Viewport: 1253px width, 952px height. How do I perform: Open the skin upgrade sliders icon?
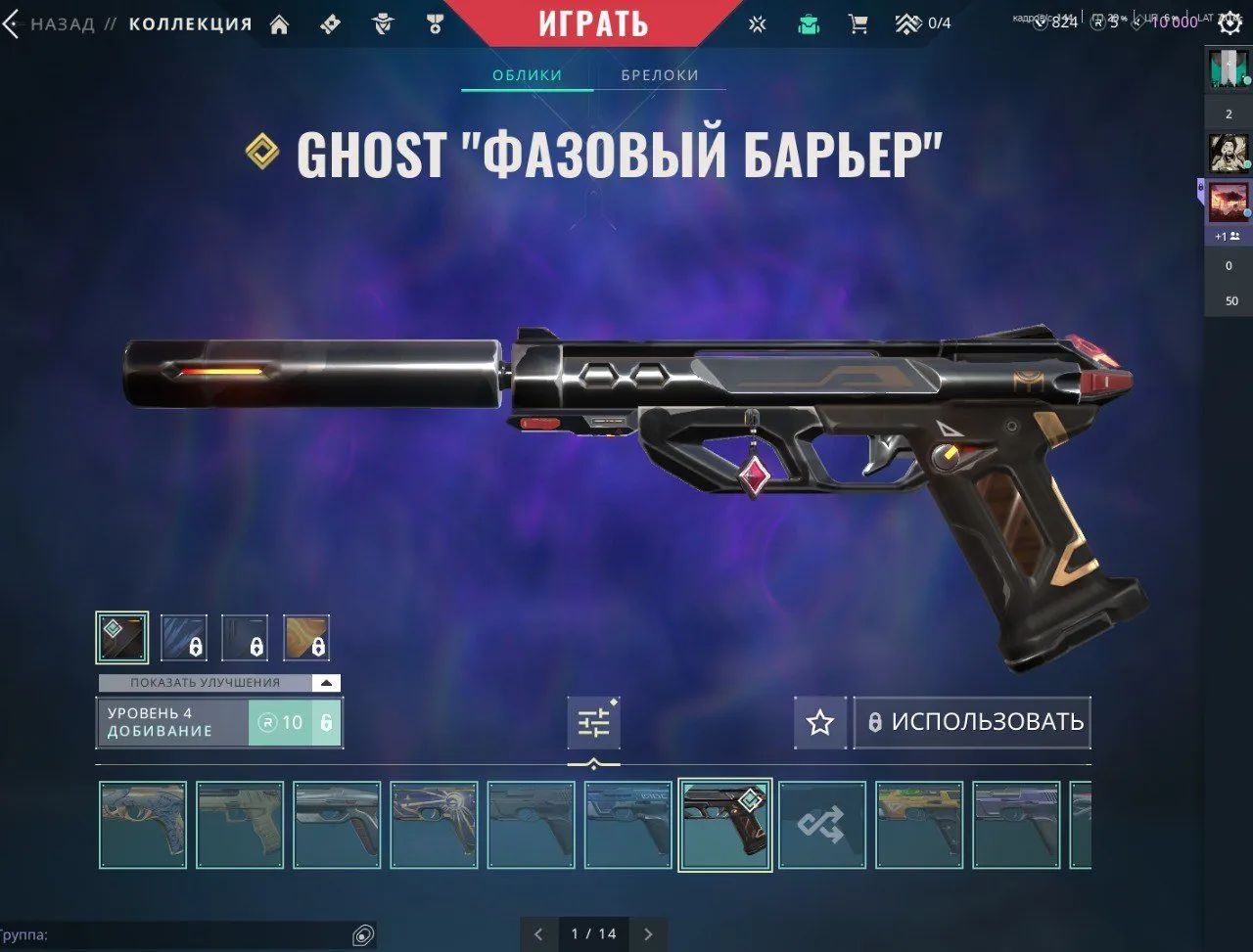(x=594, y=722)
